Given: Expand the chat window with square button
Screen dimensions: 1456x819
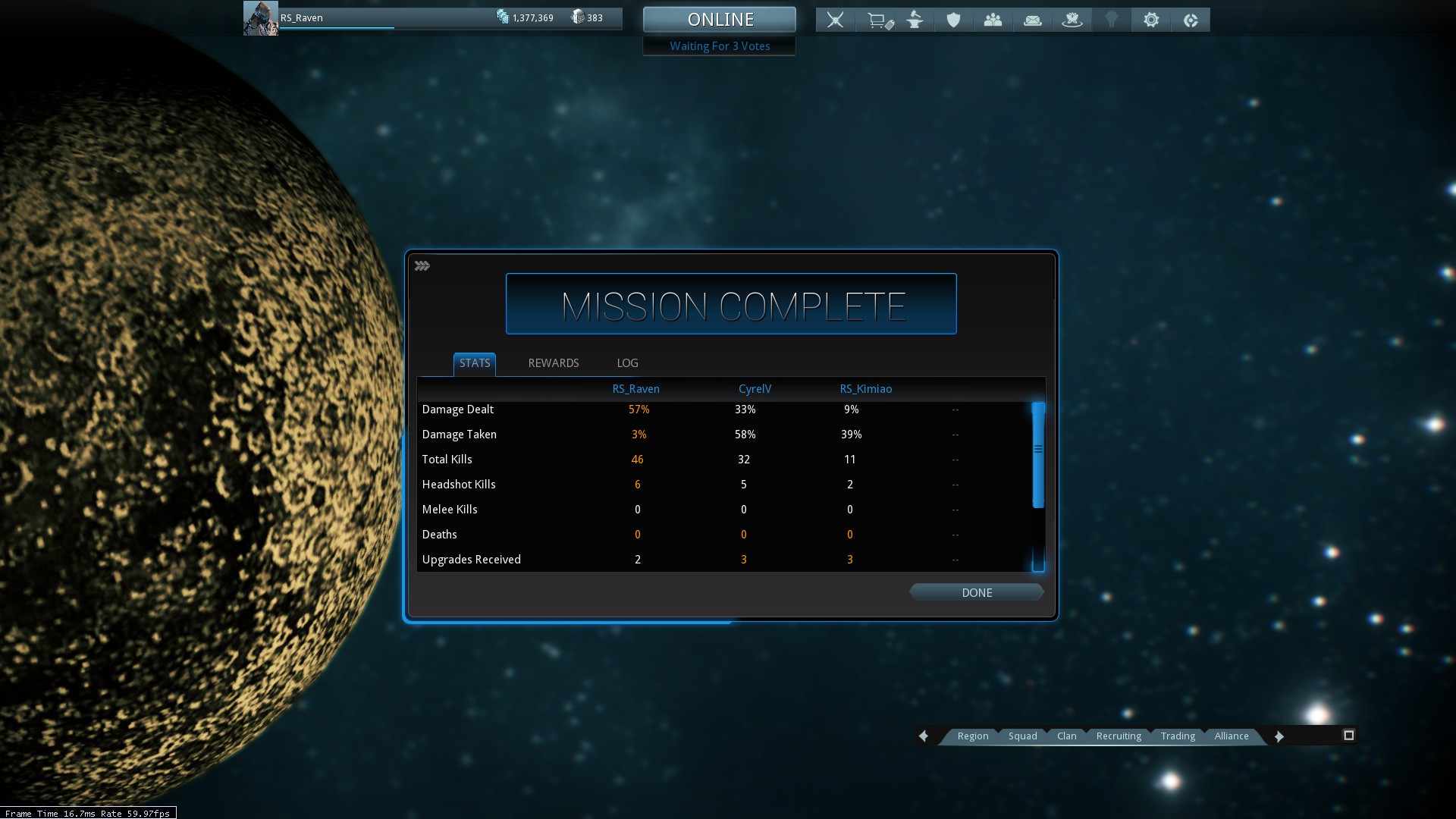Looking at the screenshot, I should pyautogui.click(x=1348, y=736).
